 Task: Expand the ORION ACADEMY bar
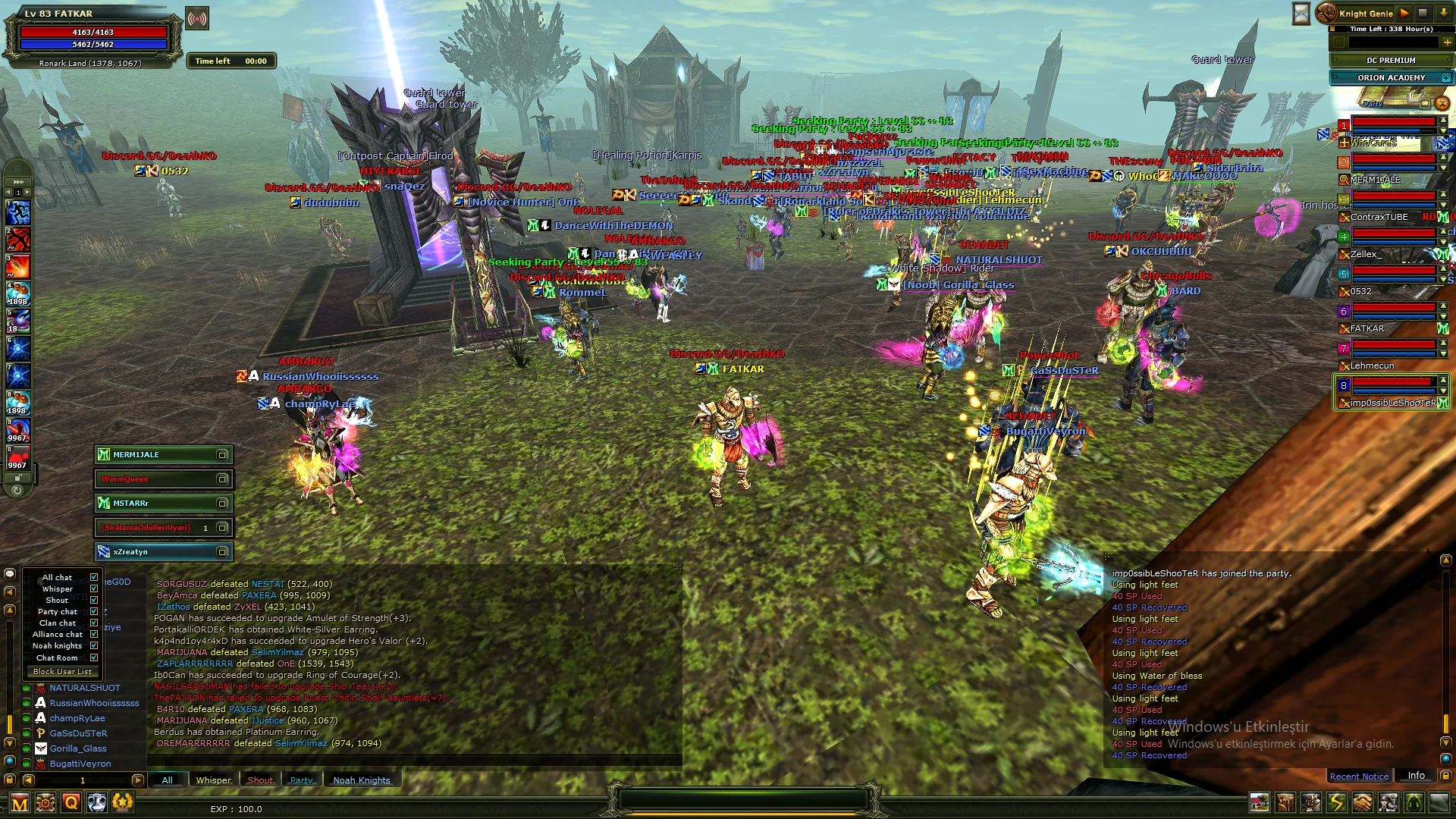click(x=1446, y=77)
